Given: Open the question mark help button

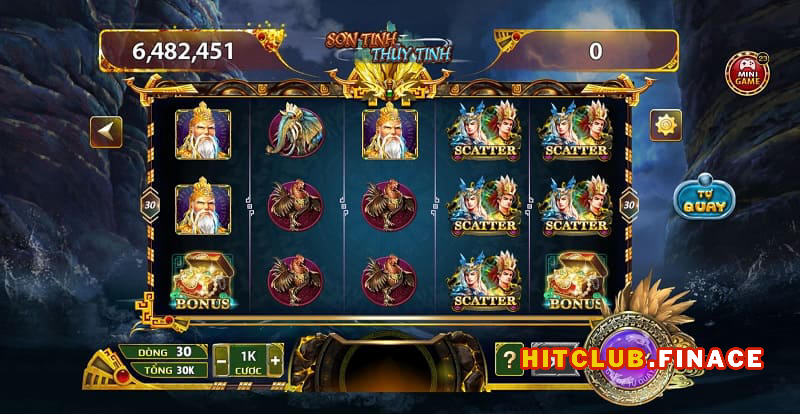Looking at the screenshot, I should pos(510,358).
